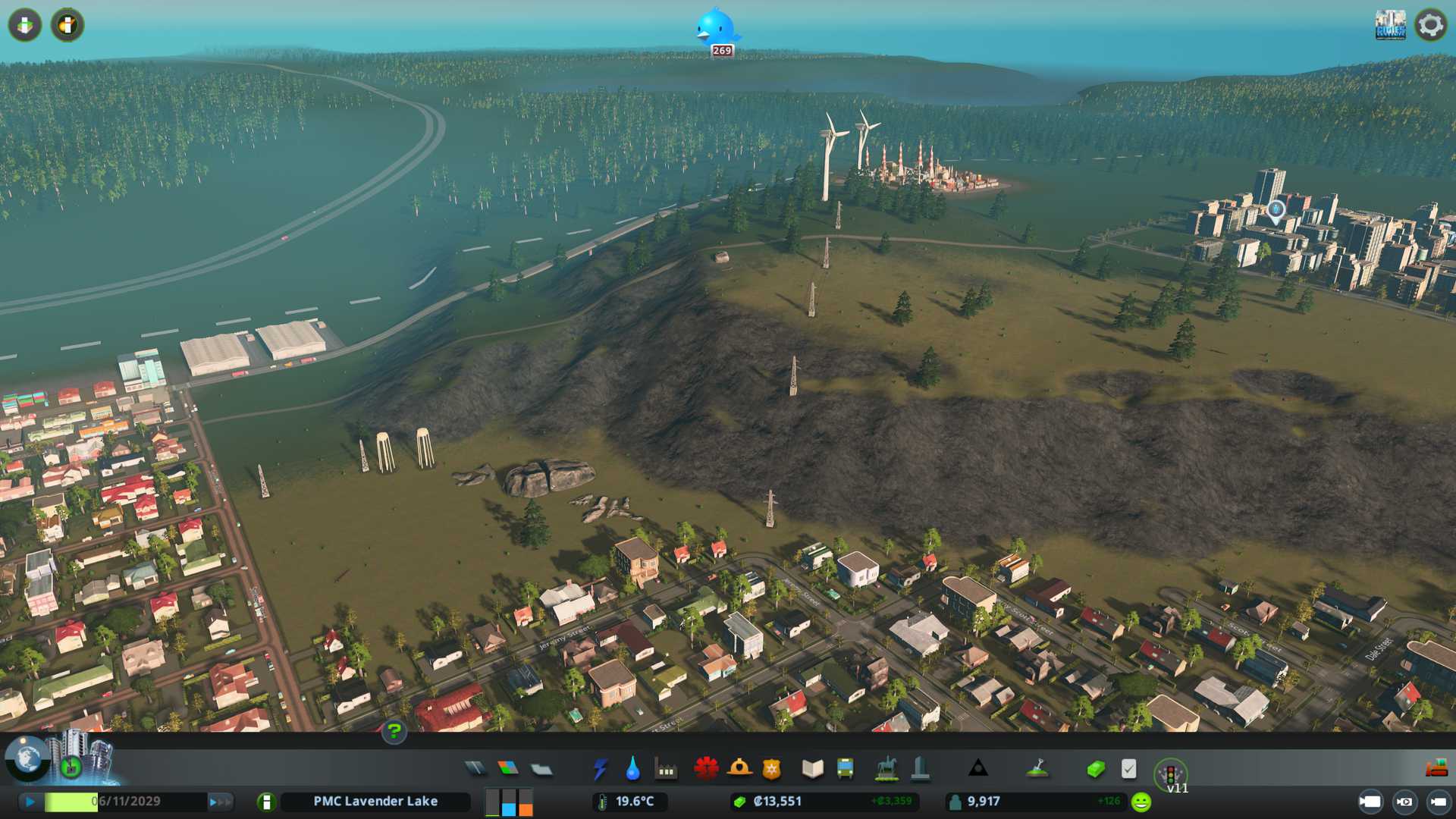The height and width of the screenshot is (819, 1456).
Task: Open the Healthcare red cross menu
Action: pos(706,769)
